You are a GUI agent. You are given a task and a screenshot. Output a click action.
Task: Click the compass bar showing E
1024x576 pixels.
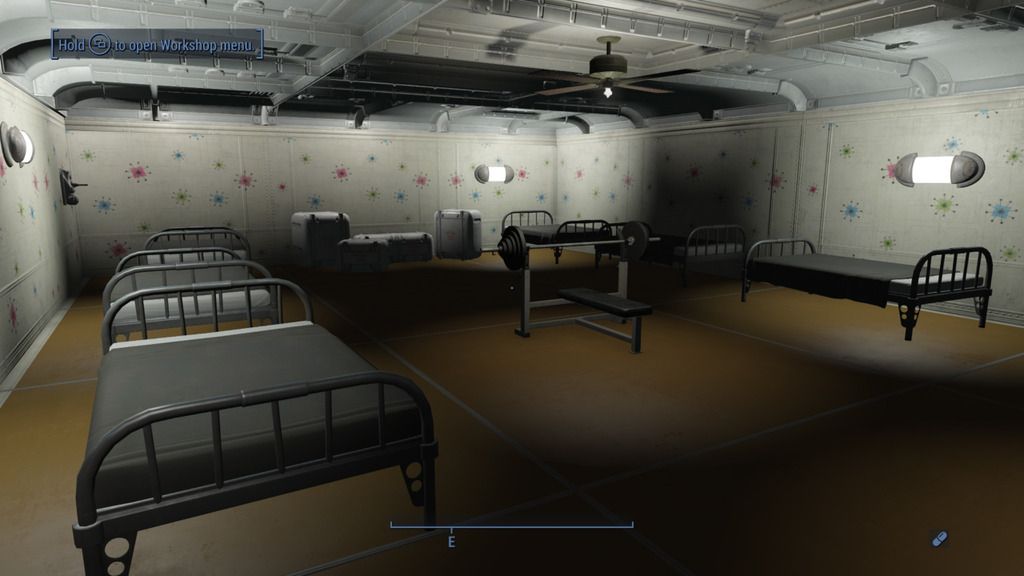click(x=511, y=526)
